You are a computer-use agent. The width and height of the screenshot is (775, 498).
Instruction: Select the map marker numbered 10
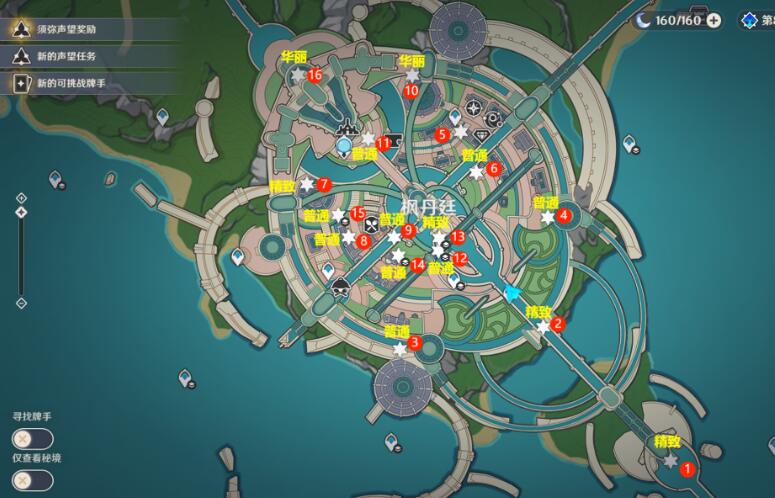tap(411, 90)
